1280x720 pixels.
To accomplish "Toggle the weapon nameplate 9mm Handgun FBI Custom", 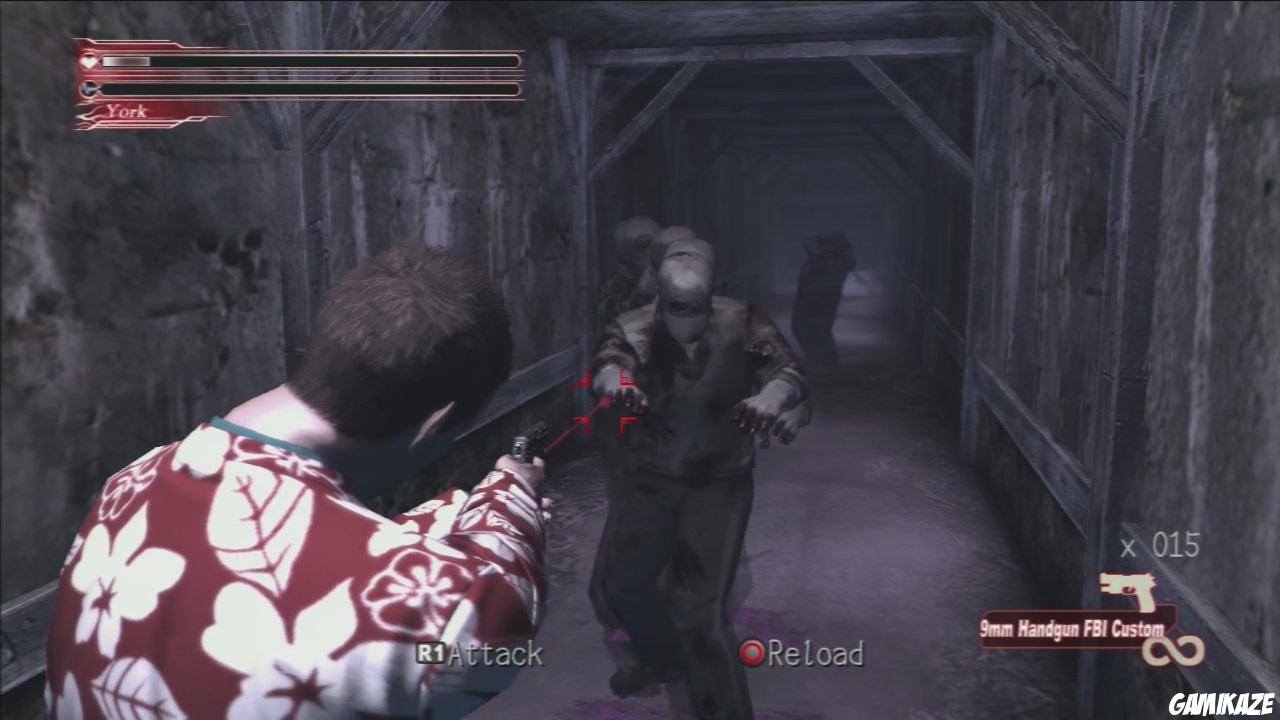I will click(1073, 630).
